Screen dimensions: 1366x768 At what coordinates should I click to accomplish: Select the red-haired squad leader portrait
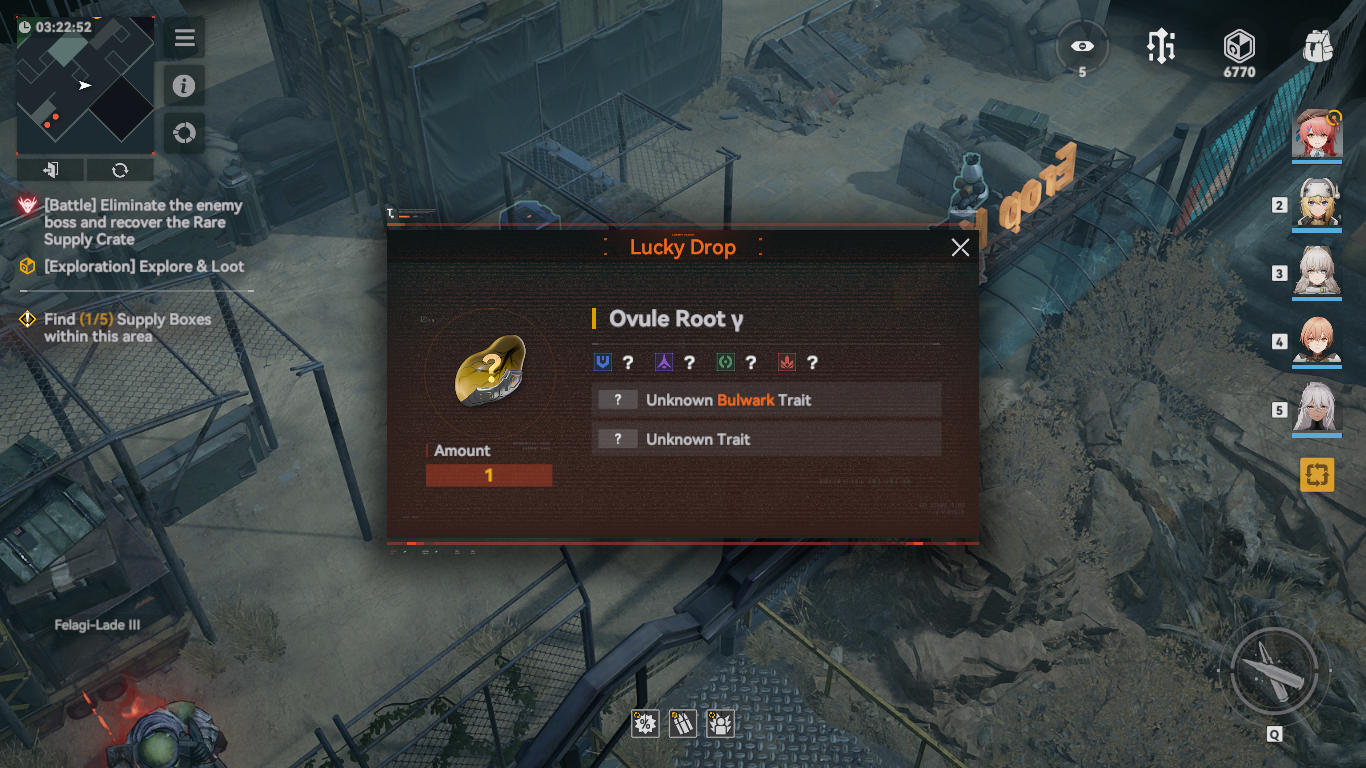(1316, 134)
